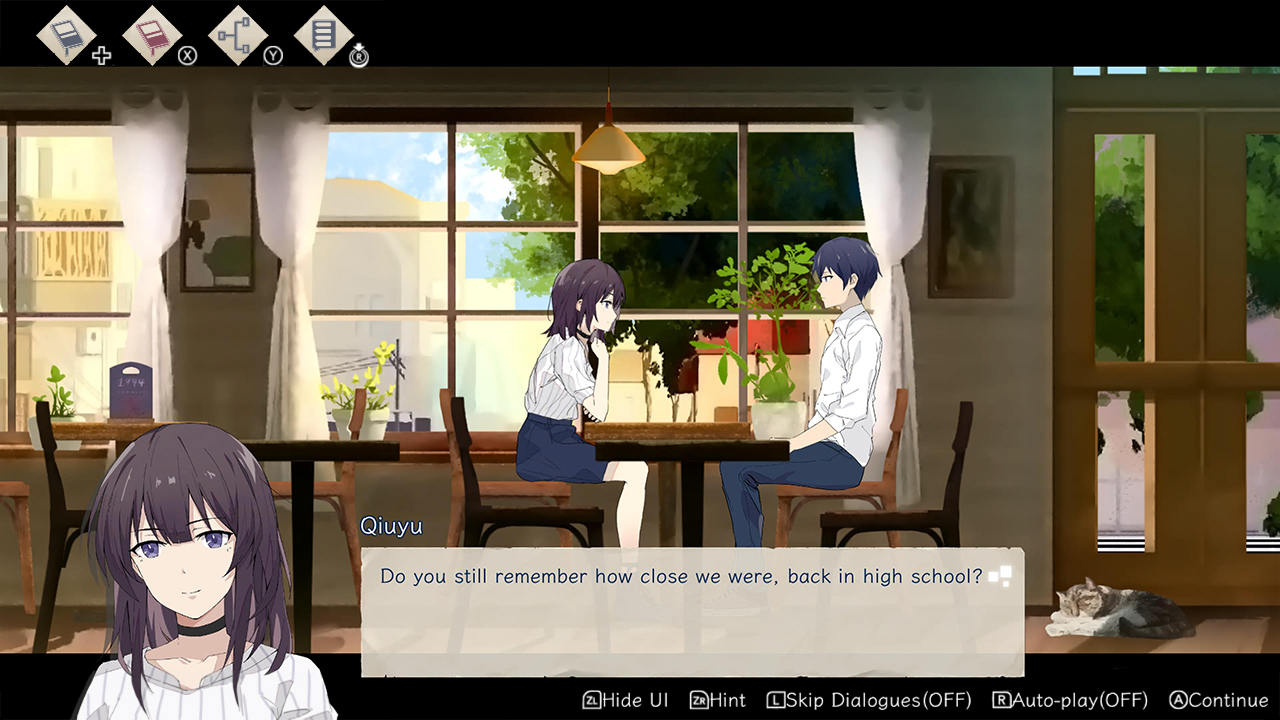This screenshot has width=1280, height=720.
Task: Open the save notebook icon
Action: [x=66, y=34]
